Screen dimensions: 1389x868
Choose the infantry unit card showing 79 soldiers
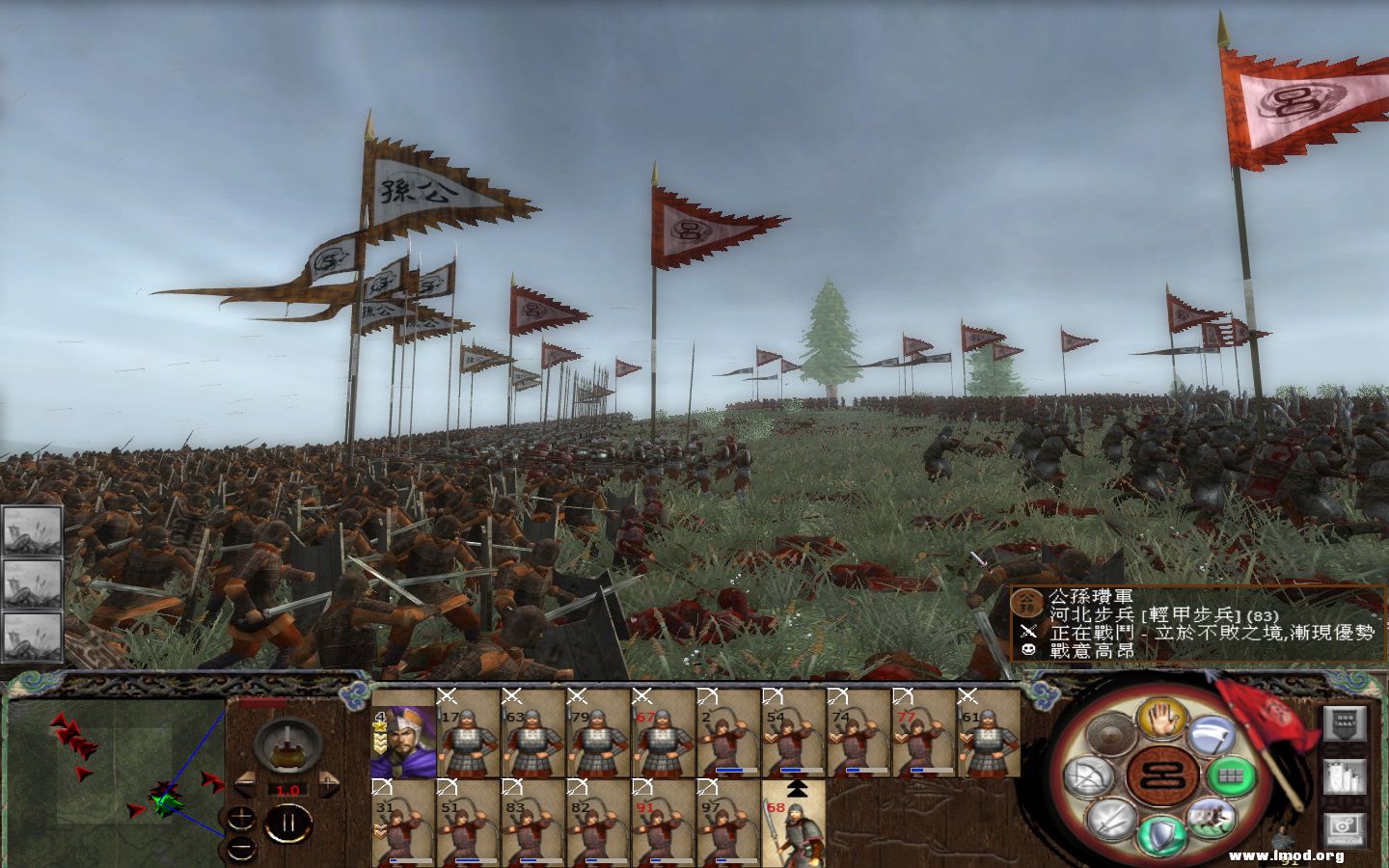pyautogui.click(x=597, y=733)
